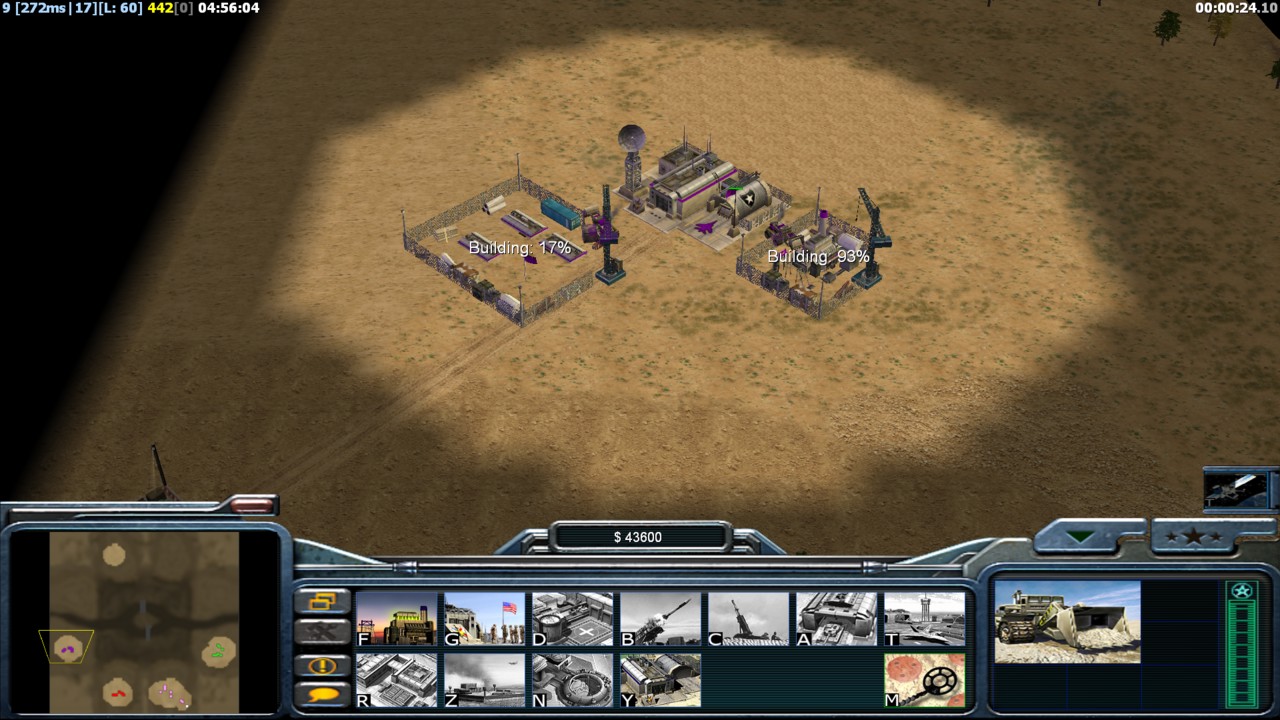1280x720 pixels.
Task: Select the Firebase build icon (C)
Action: pyautogui.click(x=749, y=619)
